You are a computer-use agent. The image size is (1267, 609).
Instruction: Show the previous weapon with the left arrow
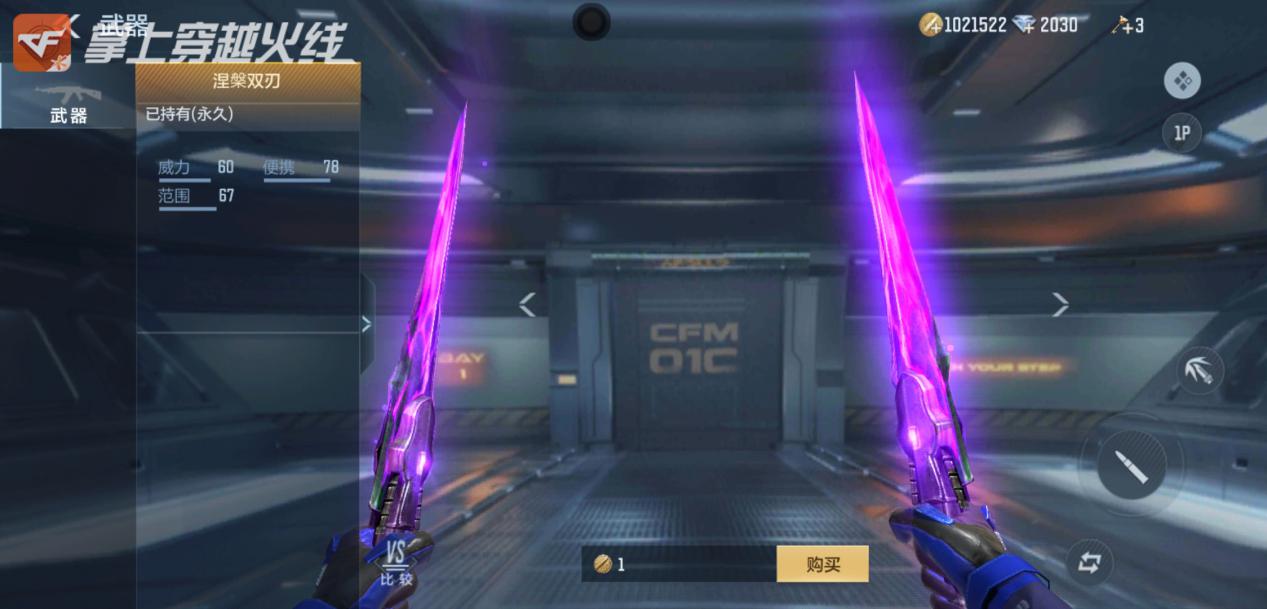pyautogui.click(x=527, y=304)
